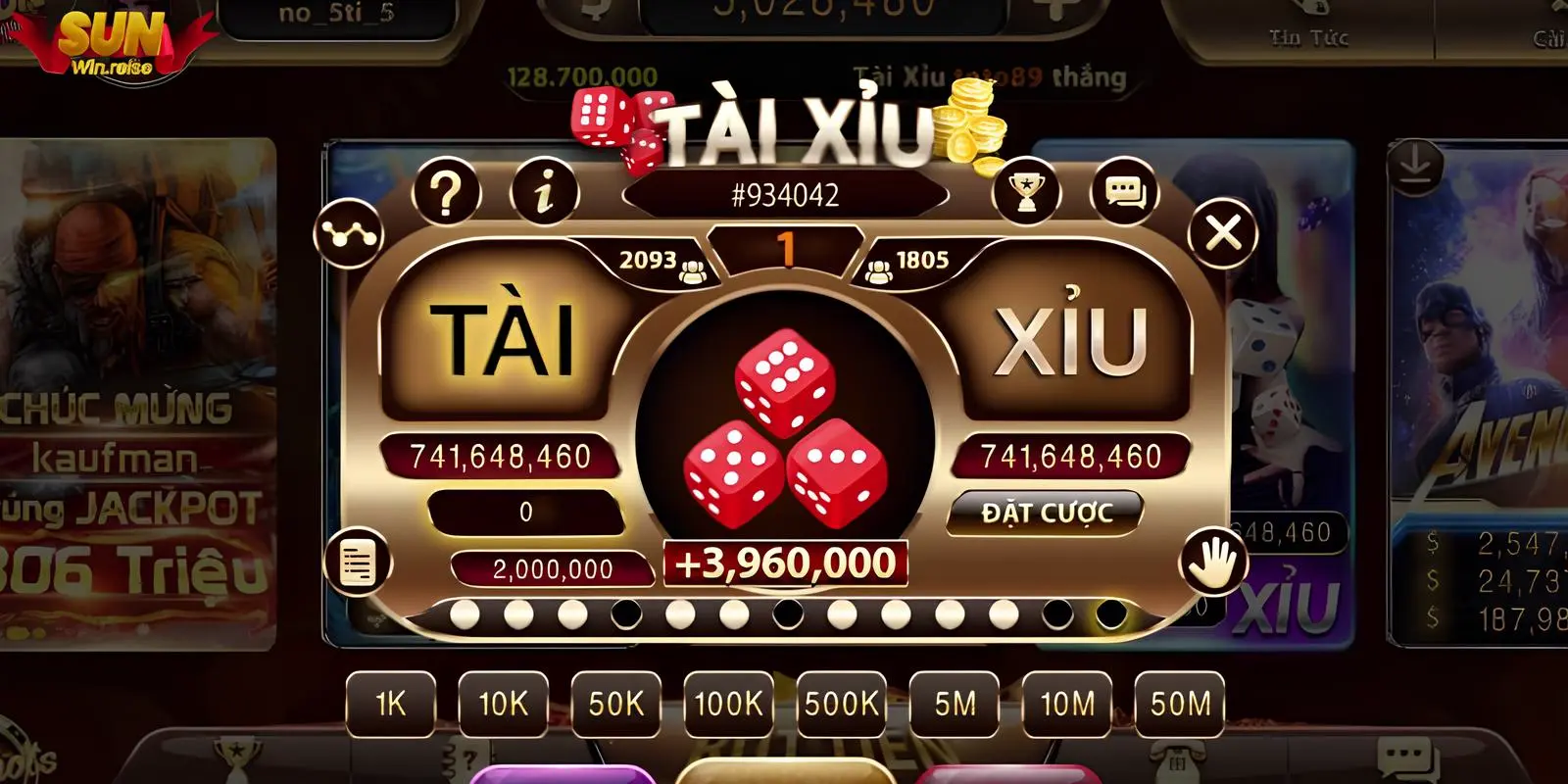Confirm with the ĐẶT CƯỢC button
Image resolution: width=1568 pixels, height=784 pixels.
(x=1046, y=513)
